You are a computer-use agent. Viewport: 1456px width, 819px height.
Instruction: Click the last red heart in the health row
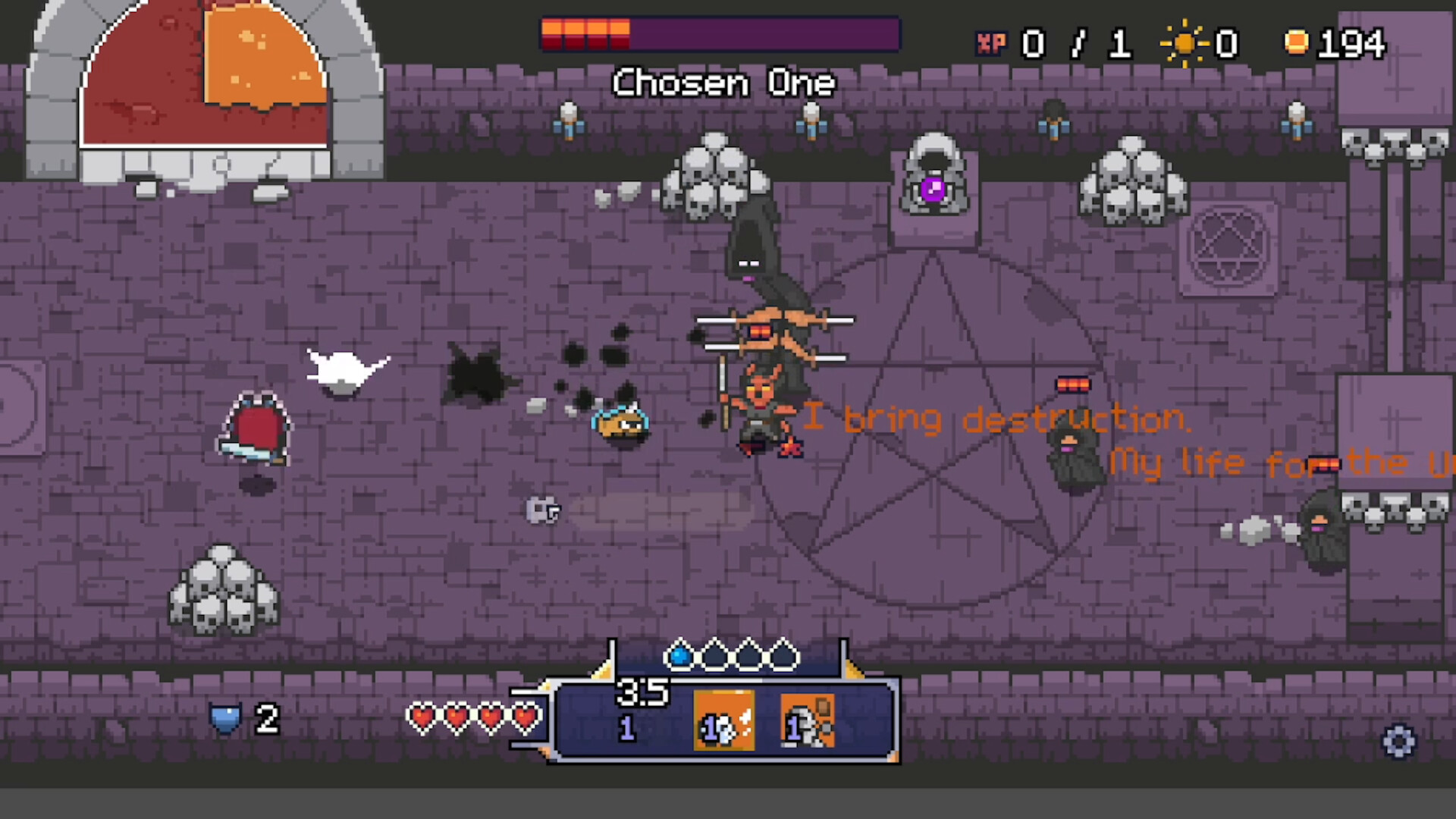(x=526, y=718)
